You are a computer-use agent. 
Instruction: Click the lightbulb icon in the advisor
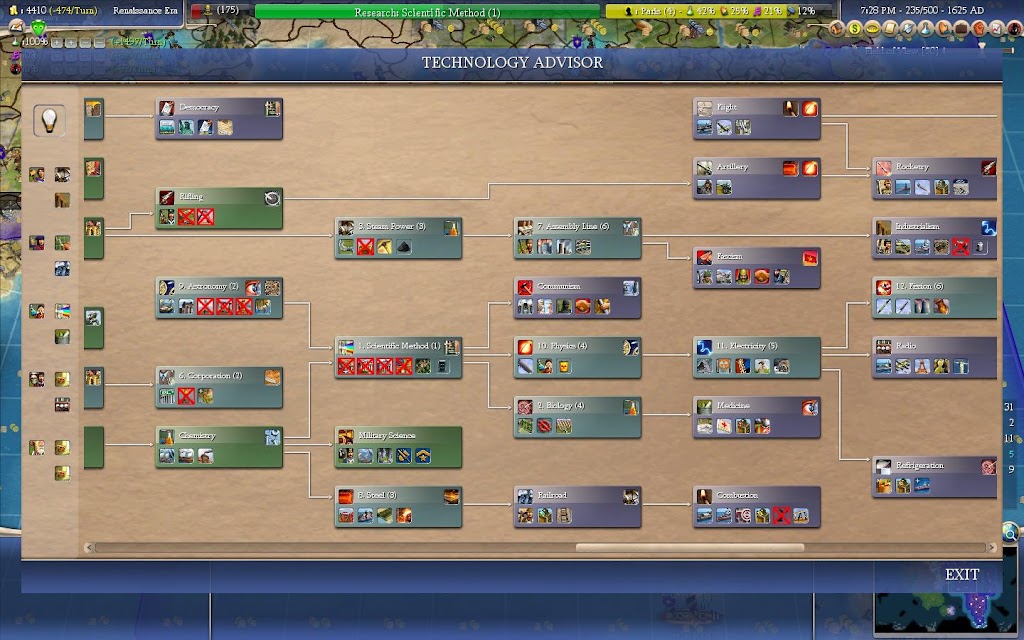click(x=48, y=121)
